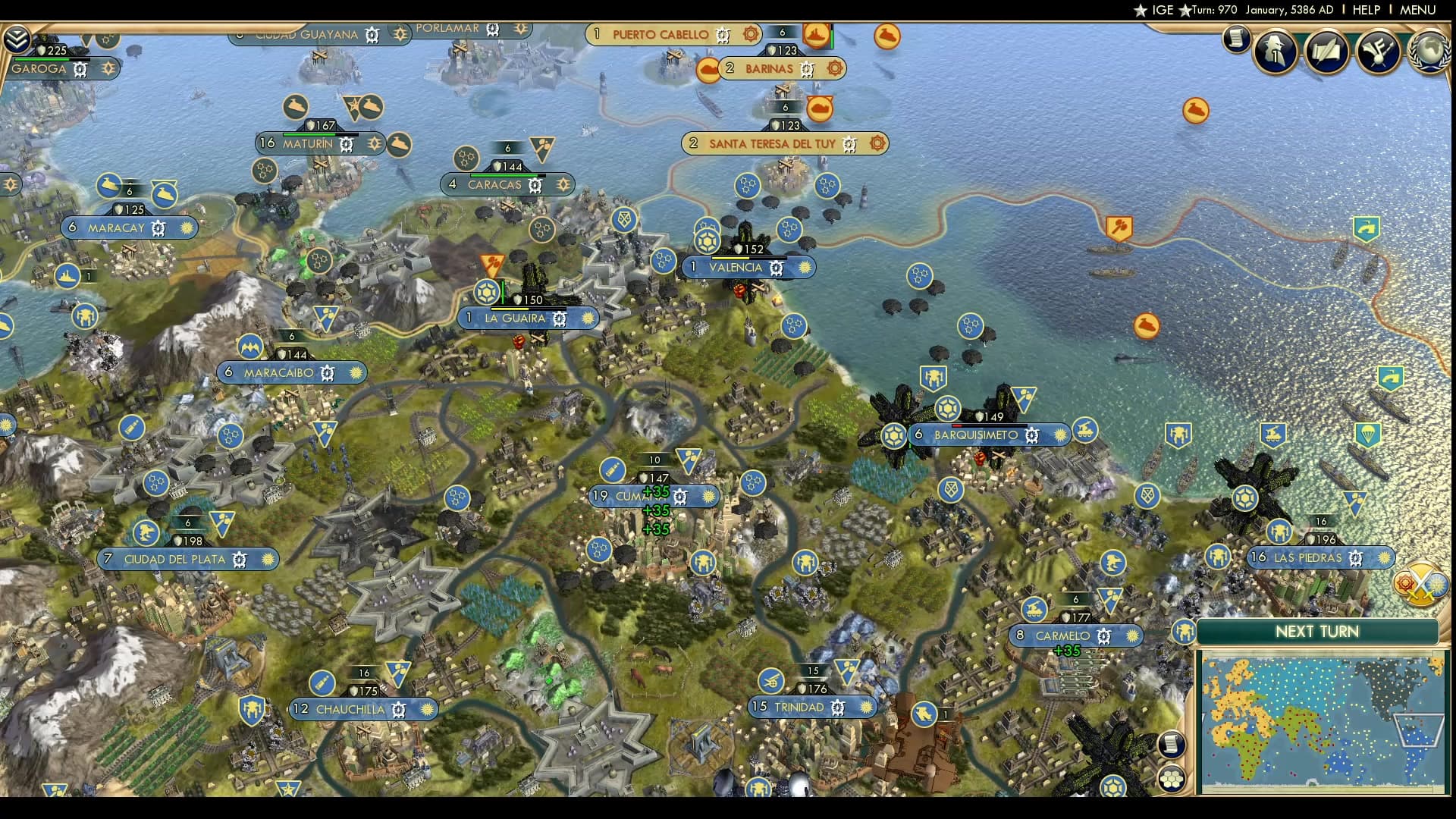1456x819 pixels.
Task: Switch to Strategic View hex icon
Action: [1172, 779]
